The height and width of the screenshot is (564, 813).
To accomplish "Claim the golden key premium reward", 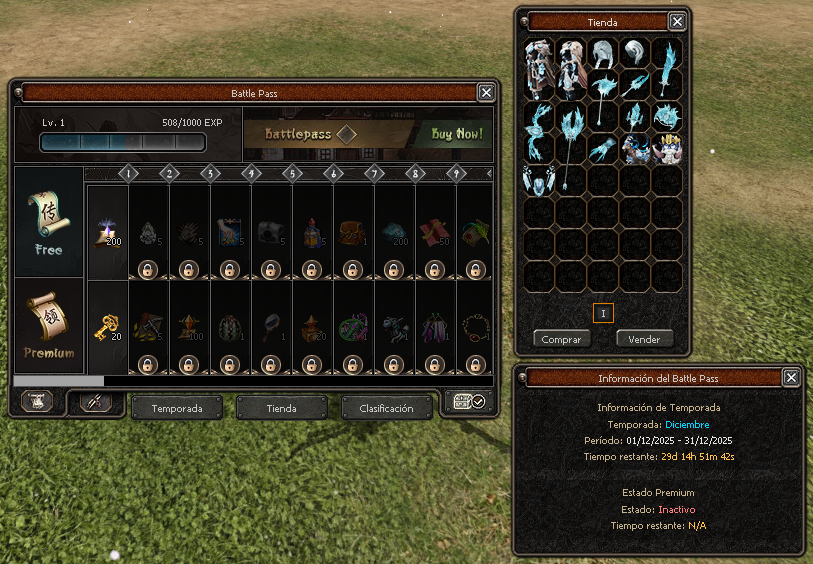I will coord(106,327).
